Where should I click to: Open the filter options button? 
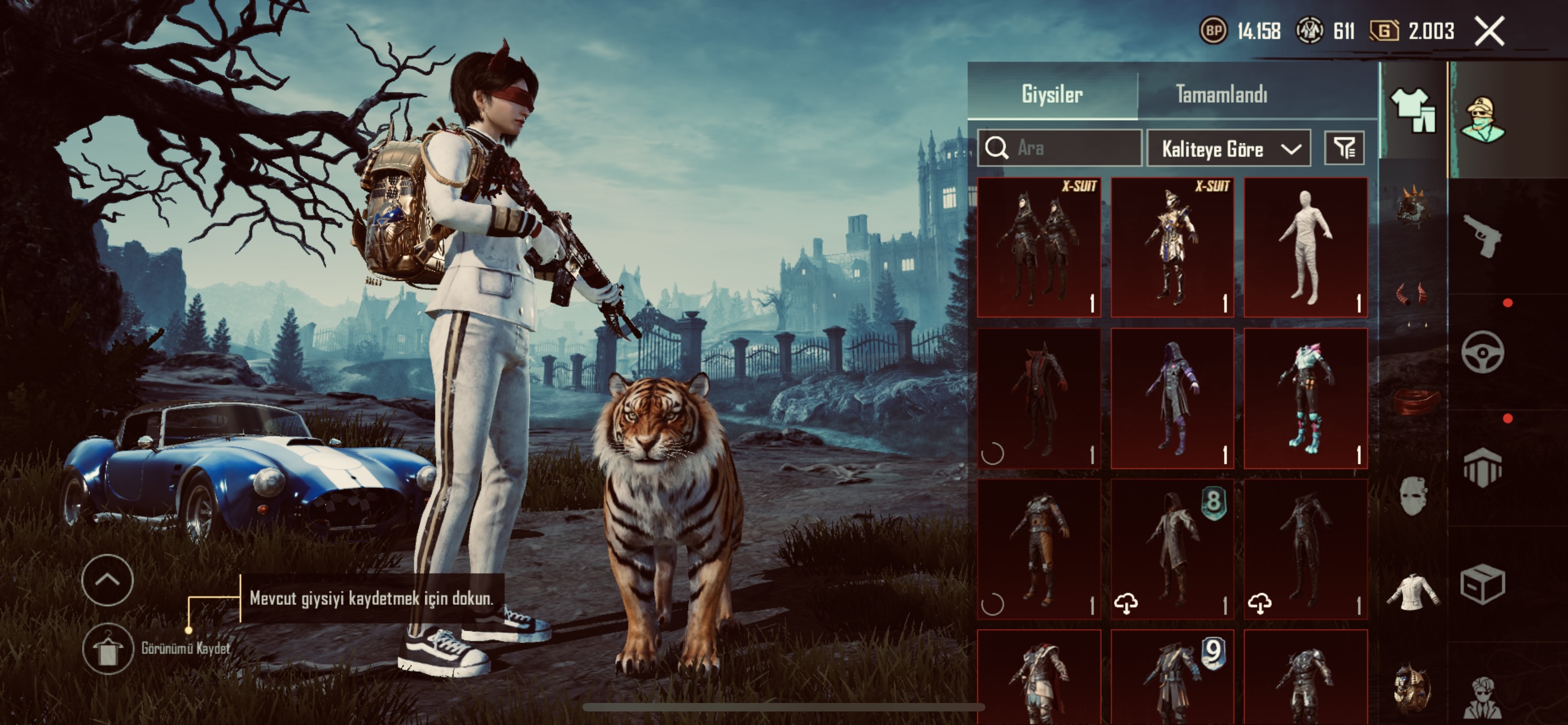[1344, 148]
